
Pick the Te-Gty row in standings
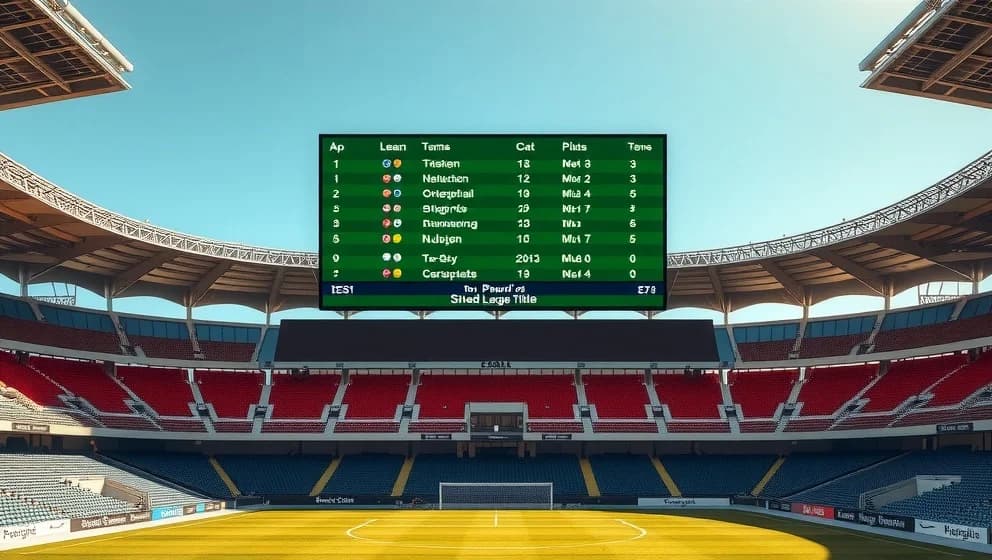440,258
